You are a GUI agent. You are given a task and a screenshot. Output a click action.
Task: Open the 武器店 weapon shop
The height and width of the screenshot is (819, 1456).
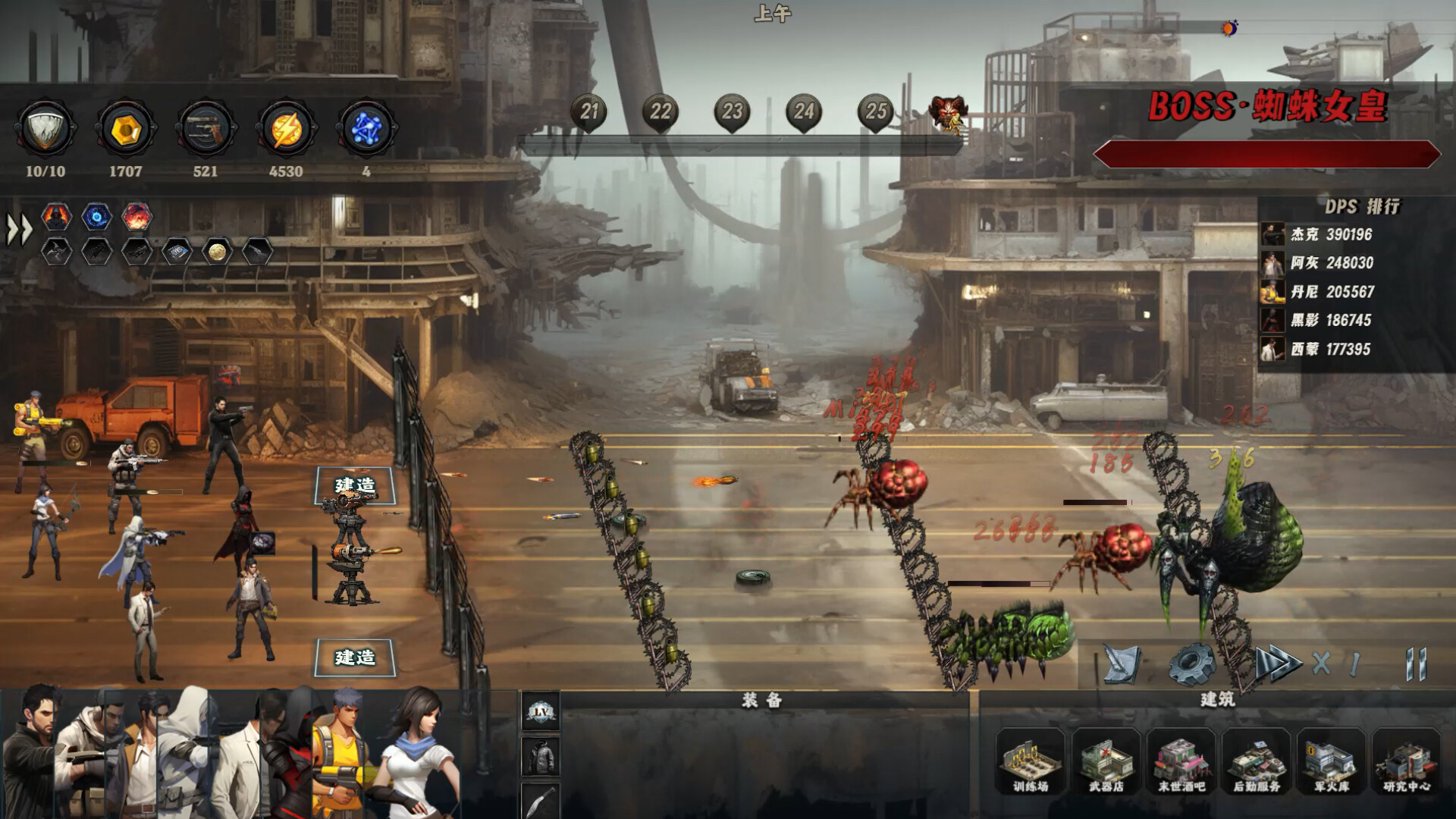pyautogui.click(x=1106, y=760)
